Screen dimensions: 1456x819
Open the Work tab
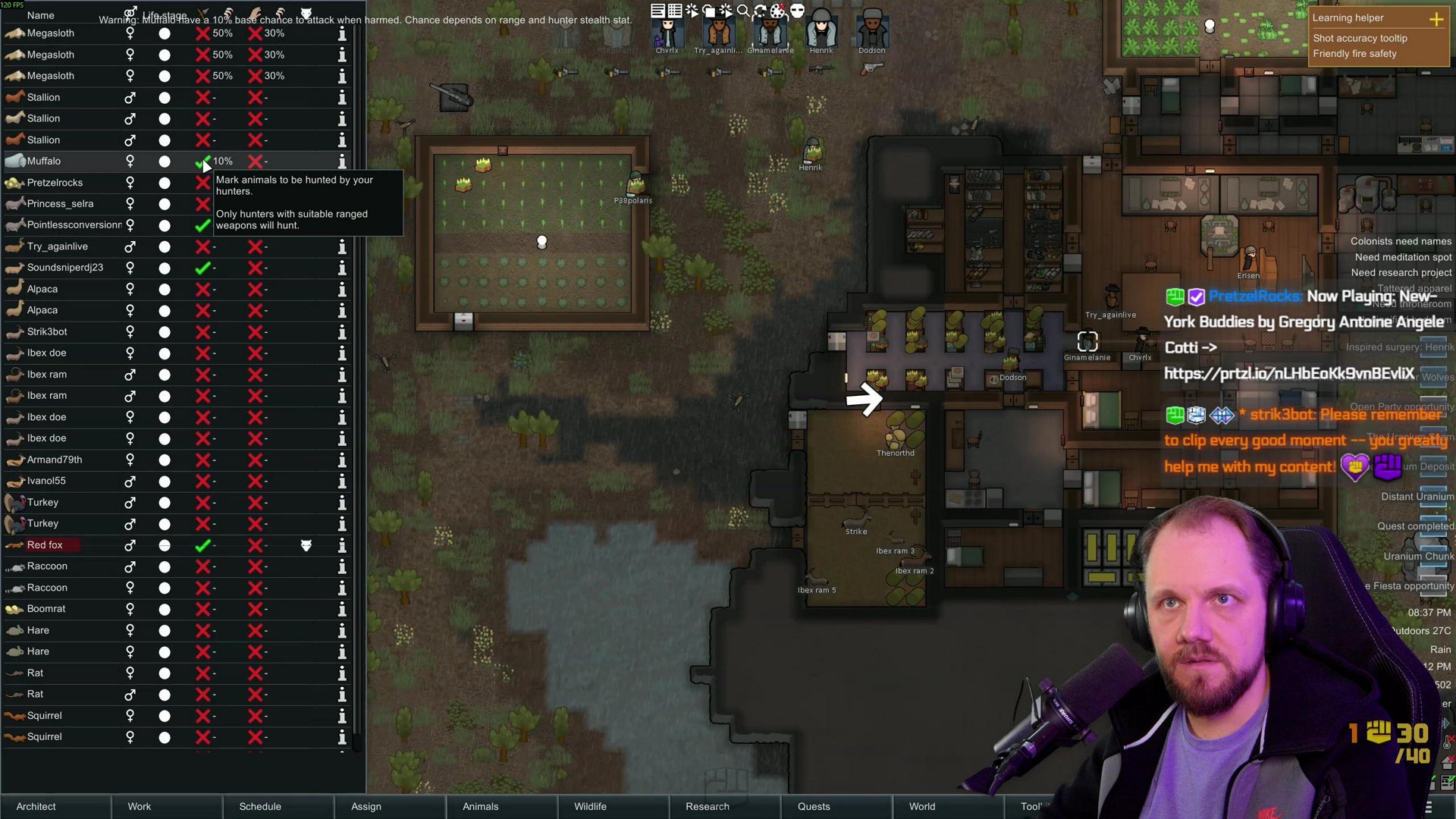[x=140, y=806]
